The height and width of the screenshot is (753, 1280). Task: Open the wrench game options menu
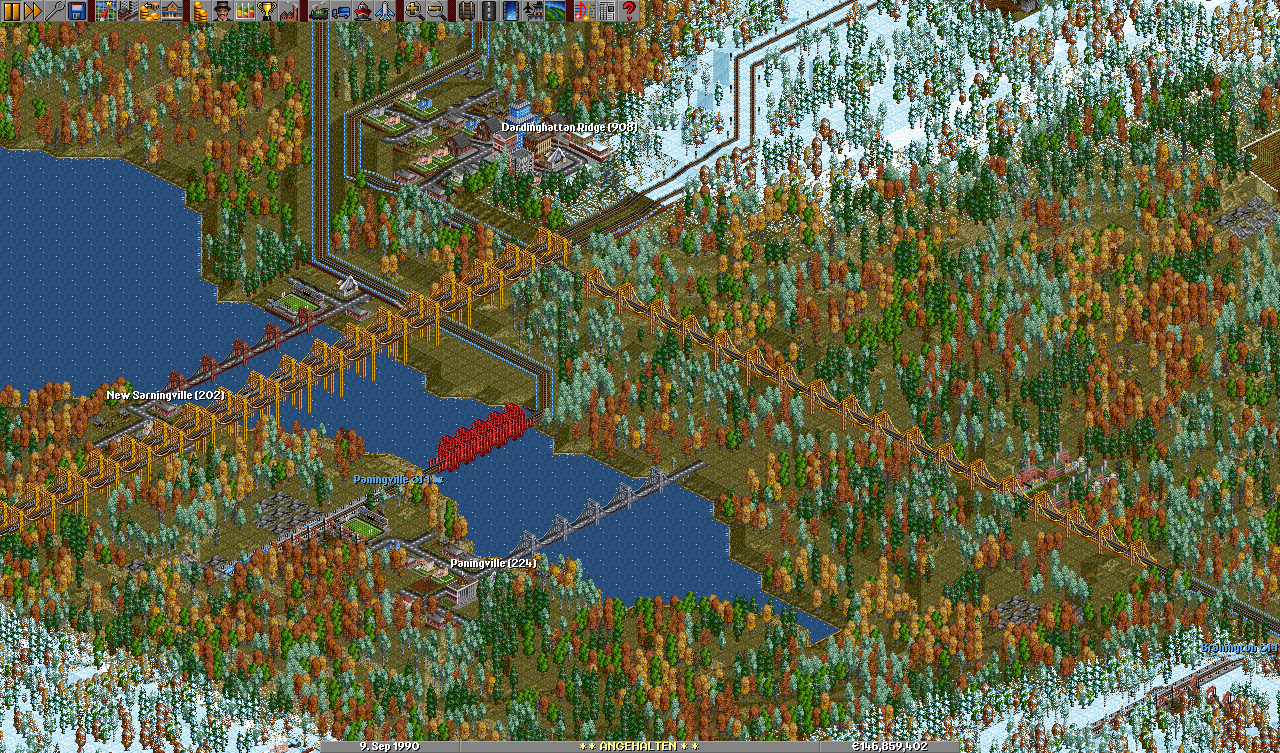pyautogui.click(x=55, y=11)
